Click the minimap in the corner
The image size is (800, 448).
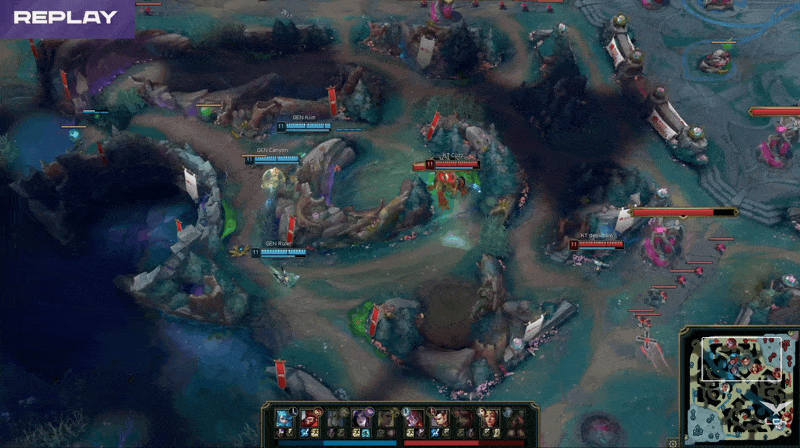click(738, 386)
